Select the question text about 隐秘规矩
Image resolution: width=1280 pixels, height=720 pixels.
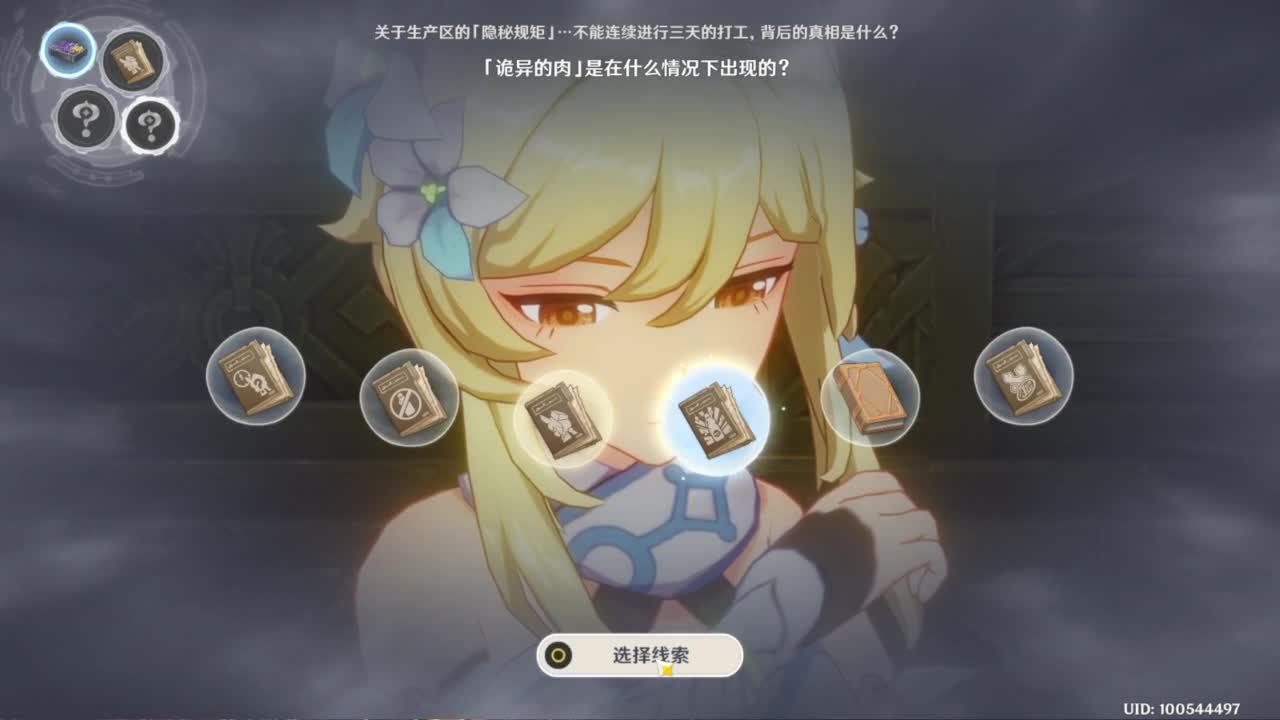tap(640, 31)
